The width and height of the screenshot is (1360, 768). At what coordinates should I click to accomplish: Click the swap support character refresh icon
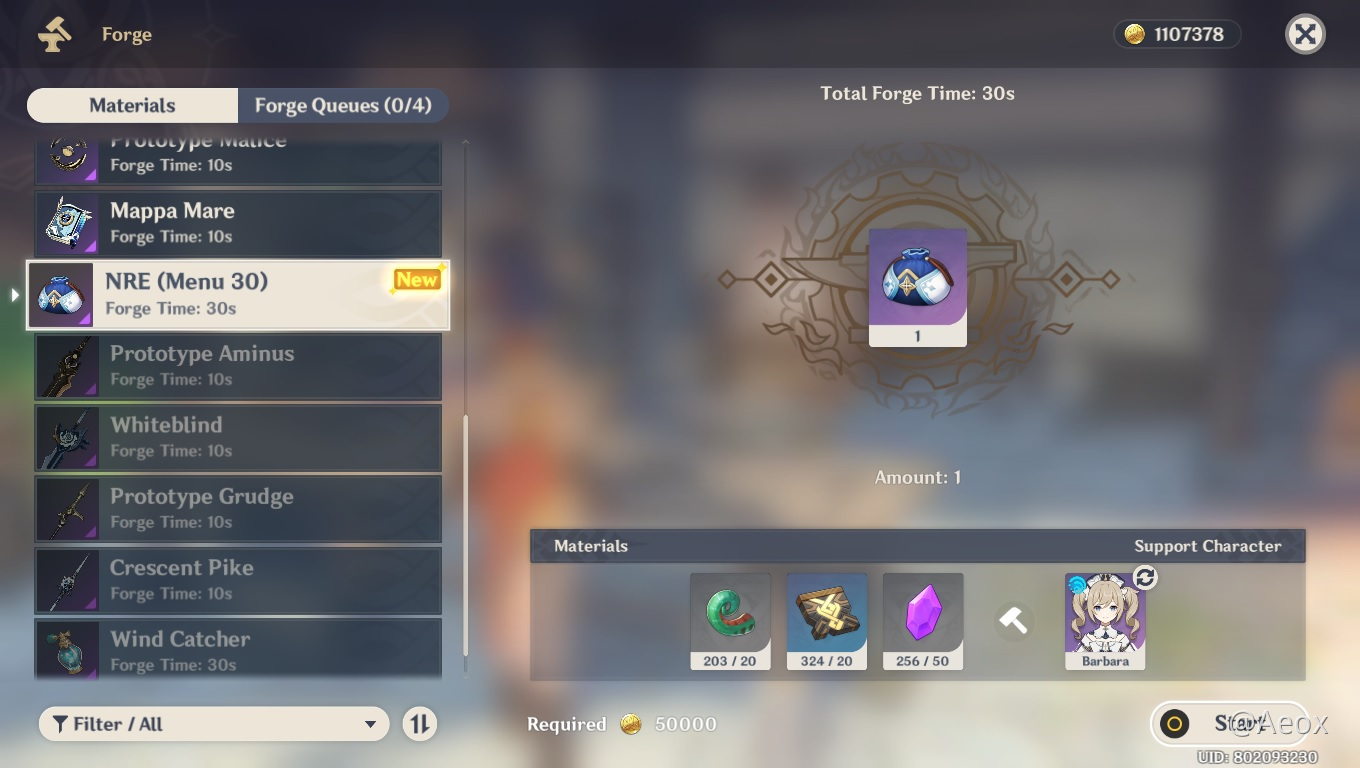tap(1143, 577)
